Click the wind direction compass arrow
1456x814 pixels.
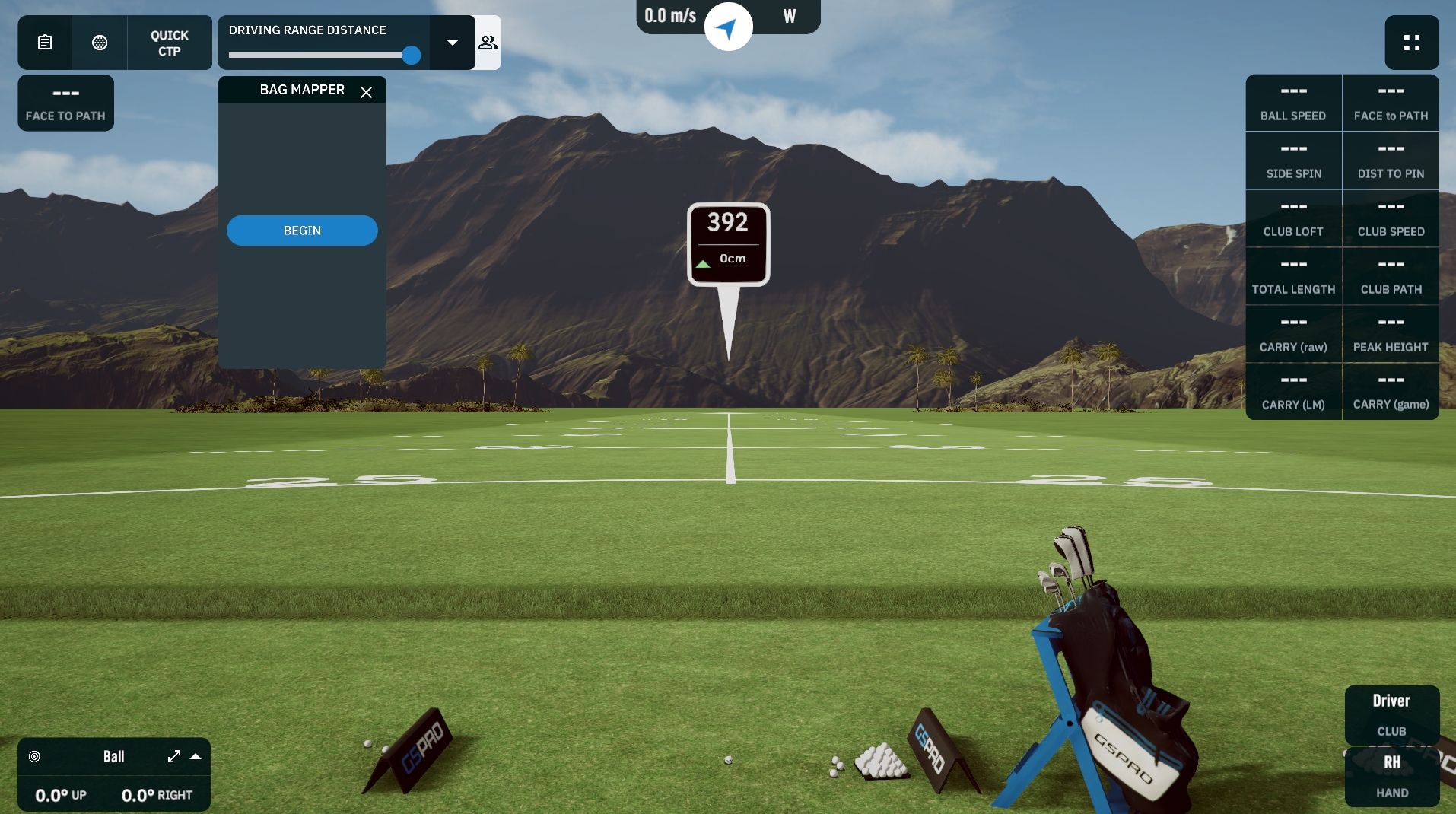[x=728, y=28]
